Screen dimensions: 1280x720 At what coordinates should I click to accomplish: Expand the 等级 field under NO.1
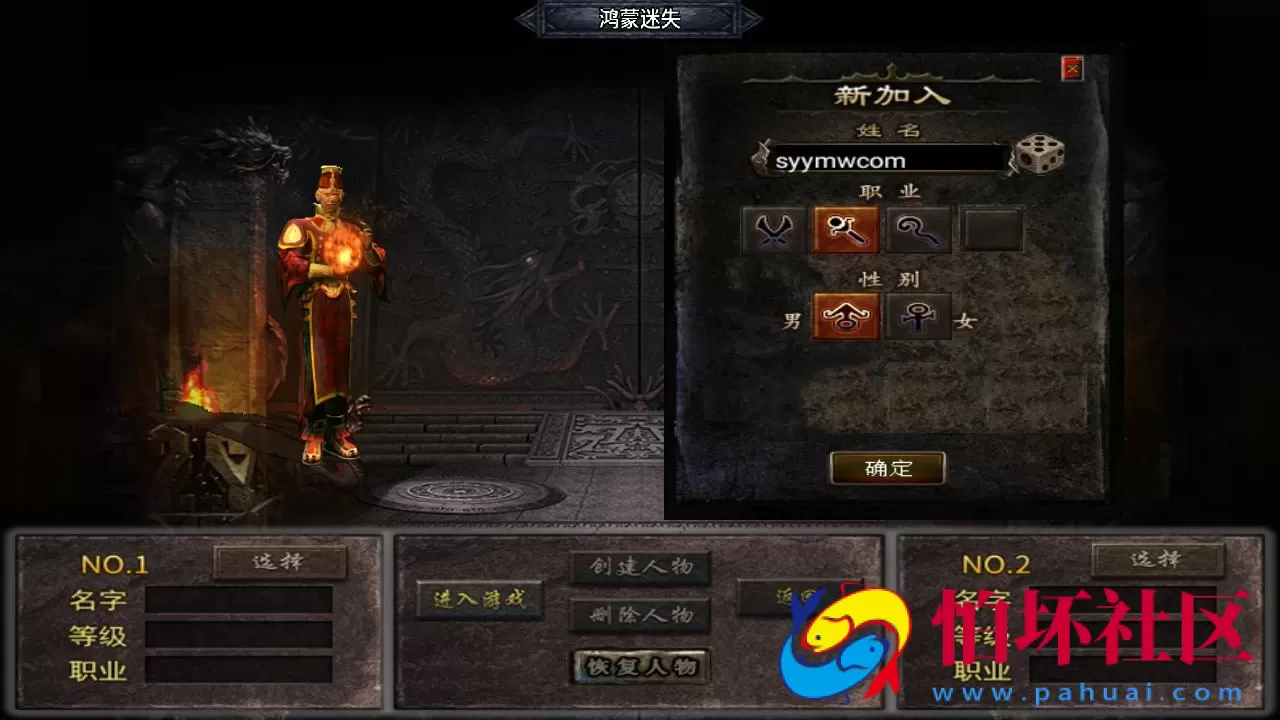pos(240,634)
